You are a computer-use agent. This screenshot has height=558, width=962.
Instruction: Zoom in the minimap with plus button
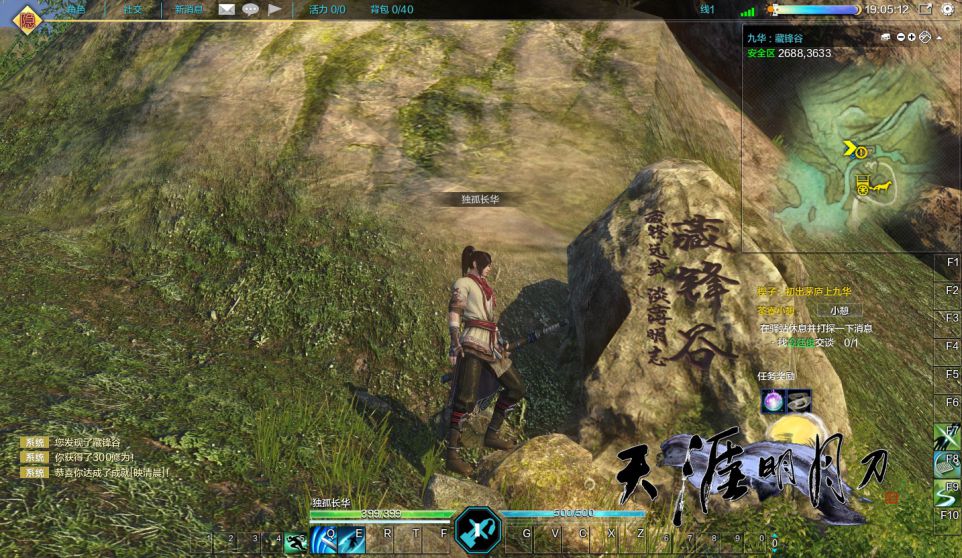[x=912, y=37]
